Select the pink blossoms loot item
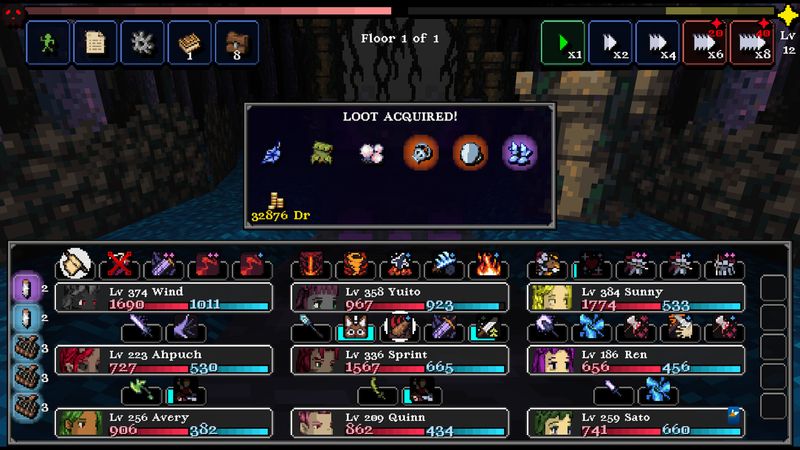Image resolution: width=800 pixels, height=450 pixels. (371, 153)
